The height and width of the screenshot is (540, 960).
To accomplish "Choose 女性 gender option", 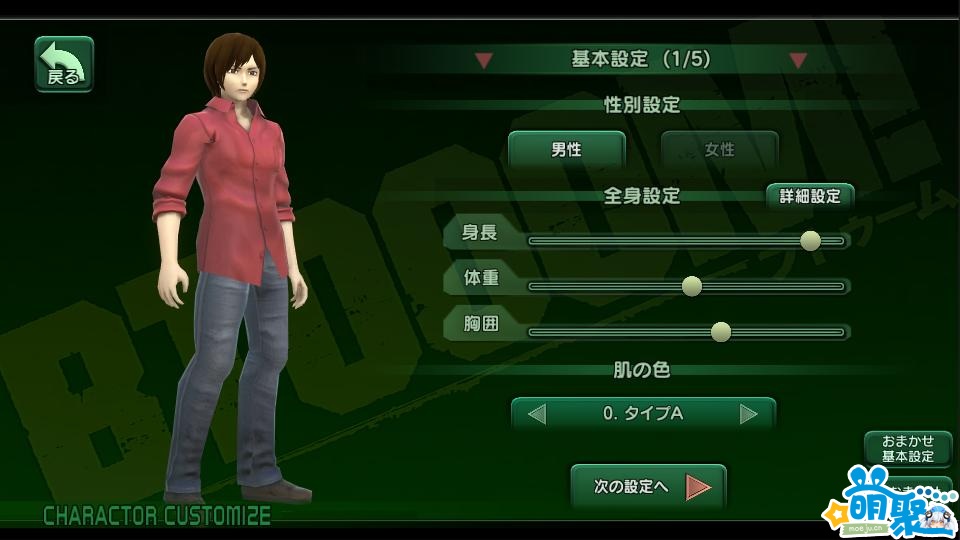I will click(x=719, y=150).
